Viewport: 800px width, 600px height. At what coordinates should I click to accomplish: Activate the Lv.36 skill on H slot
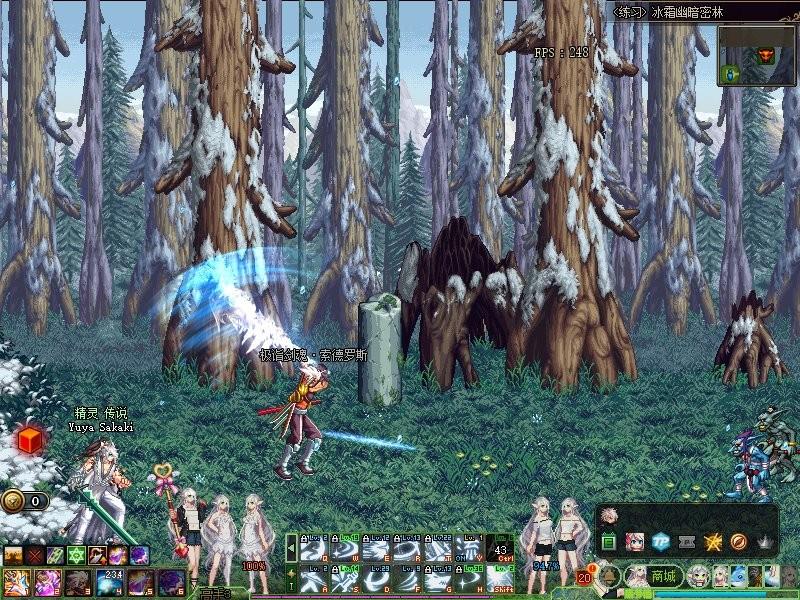click(468, 578)
